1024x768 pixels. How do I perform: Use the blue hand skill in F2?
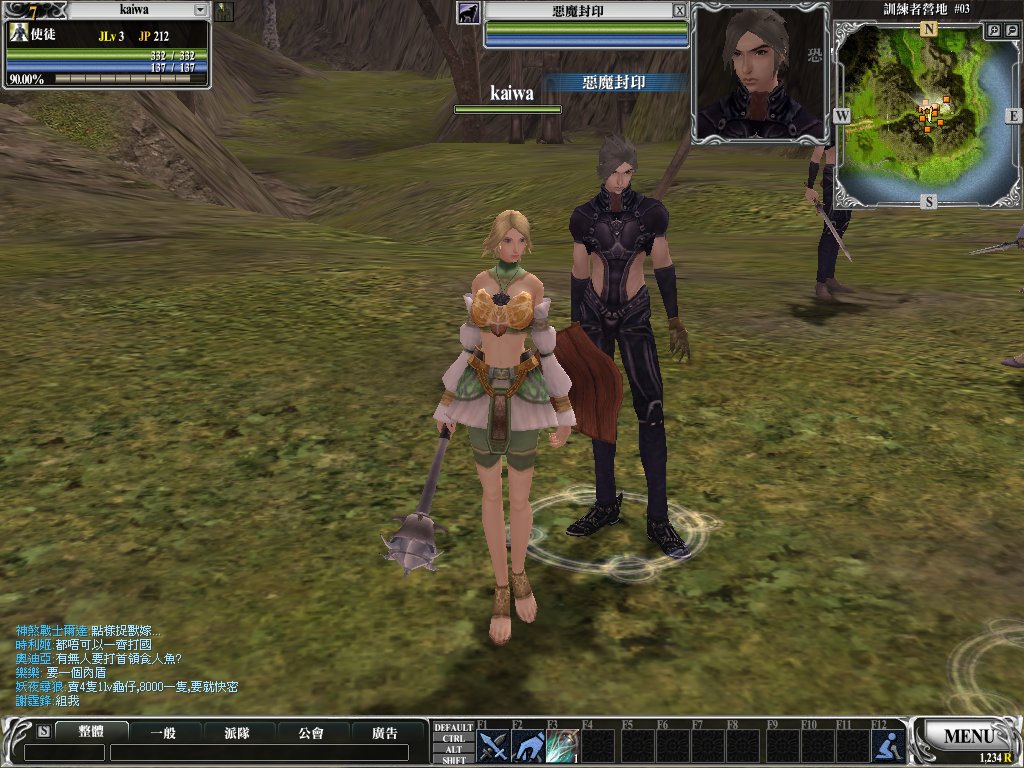[528, 746]
